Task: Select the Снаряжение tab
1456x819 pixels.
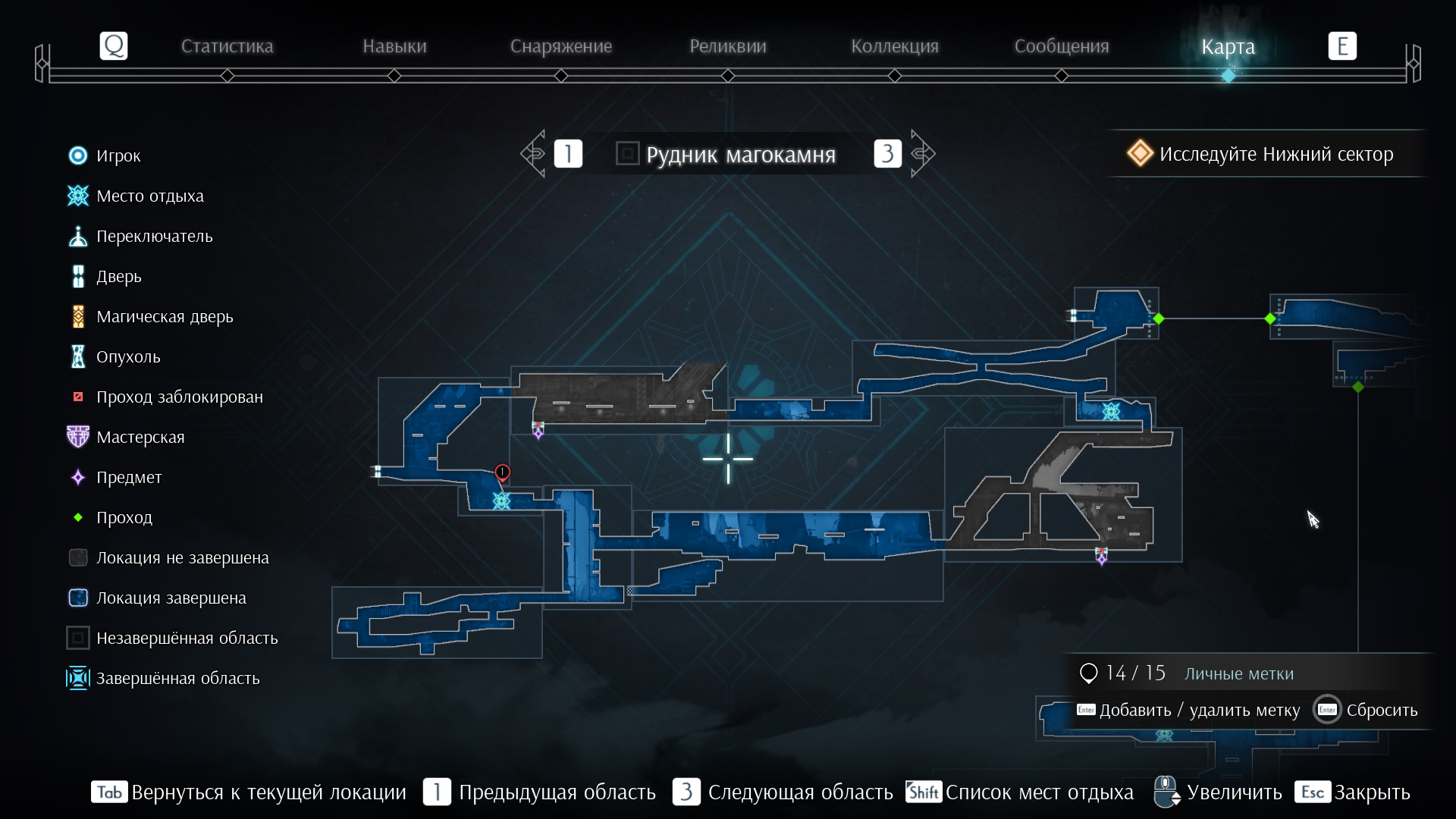Action: [561, 46]
